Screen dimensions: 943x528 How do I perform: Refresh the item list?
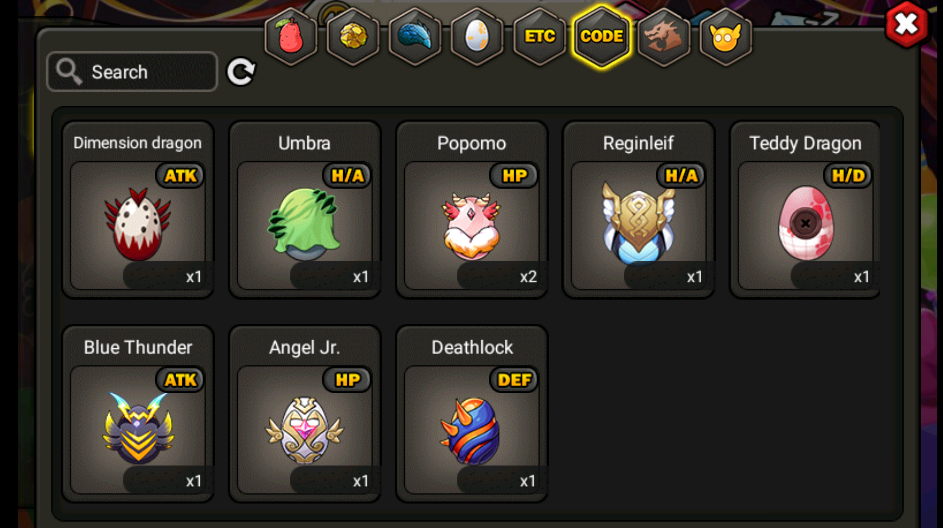click(x=241, y=72)
